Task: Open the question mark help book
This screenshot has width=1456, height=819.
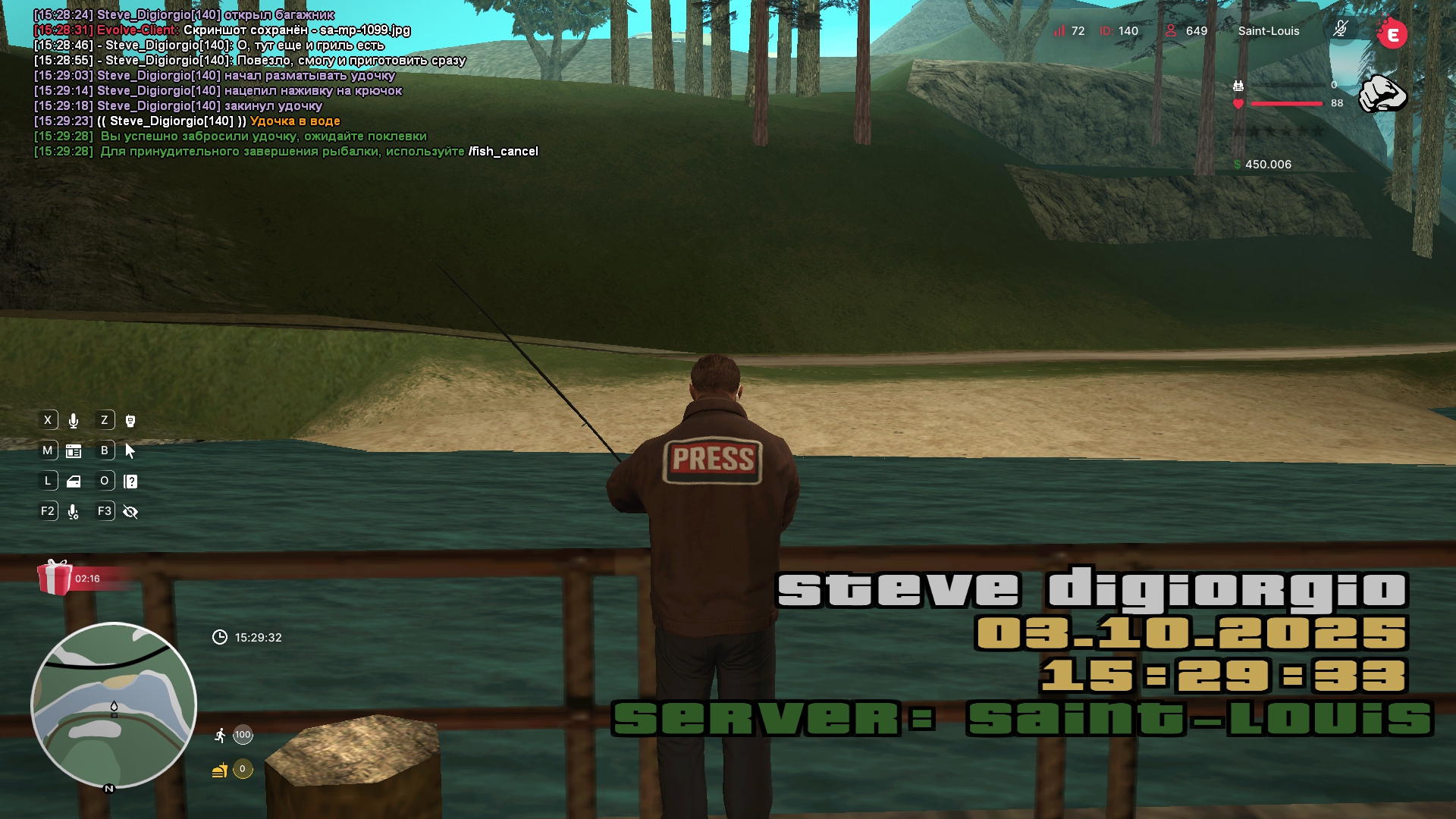Action: [x=130, y=482]
